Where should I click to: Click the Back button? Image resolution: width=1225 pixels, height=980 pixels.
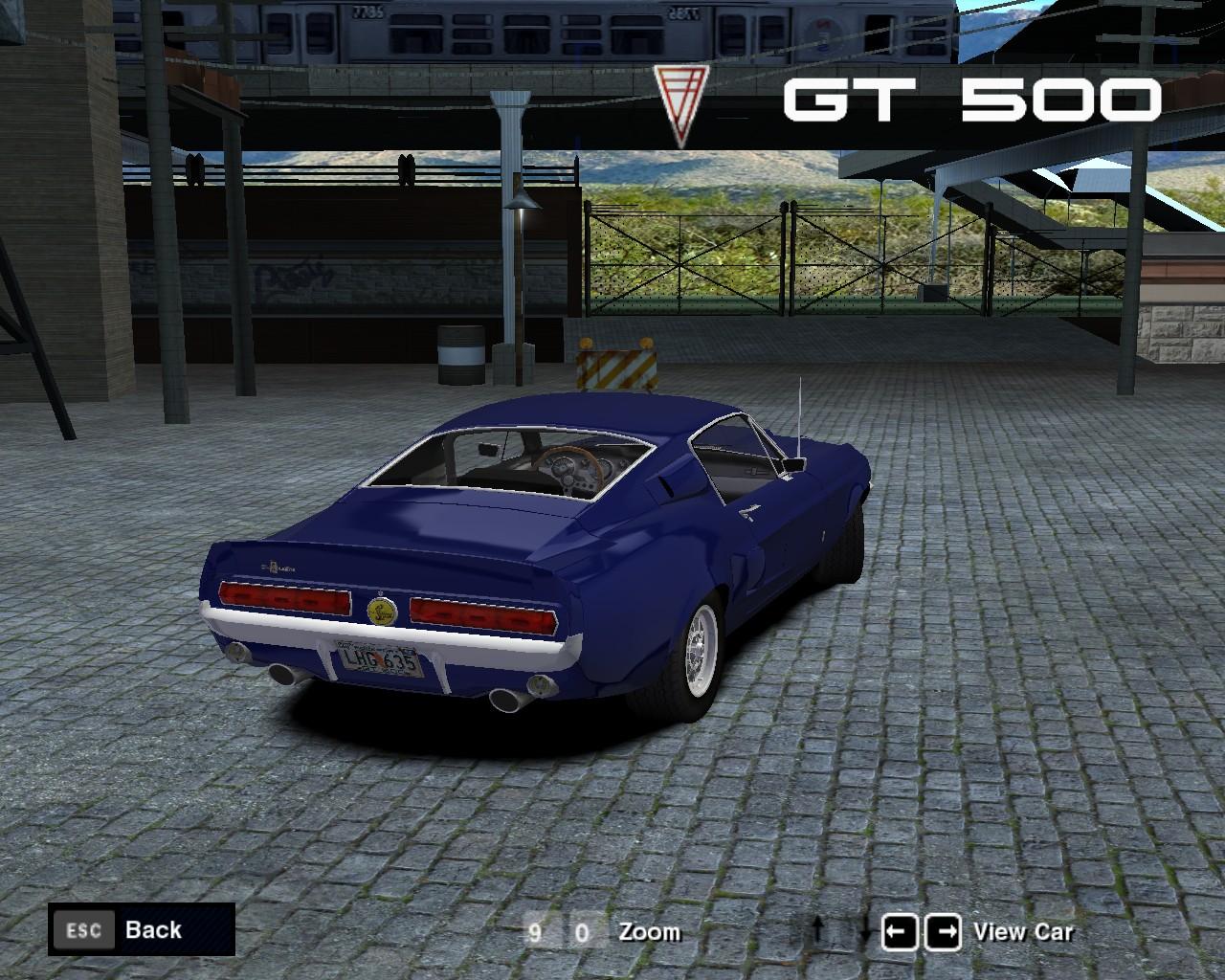point(141,929)
